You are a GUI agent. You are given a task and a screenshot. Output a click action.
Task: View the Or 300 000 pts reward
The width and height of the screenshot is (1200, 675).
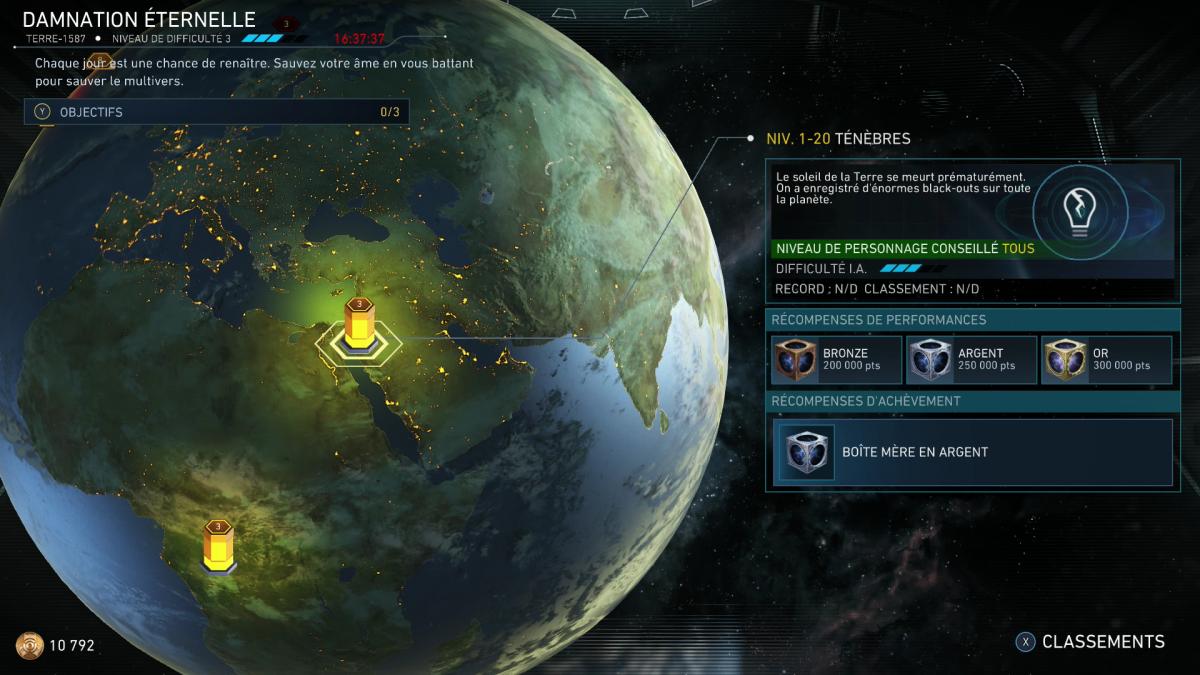point(1106,360)
